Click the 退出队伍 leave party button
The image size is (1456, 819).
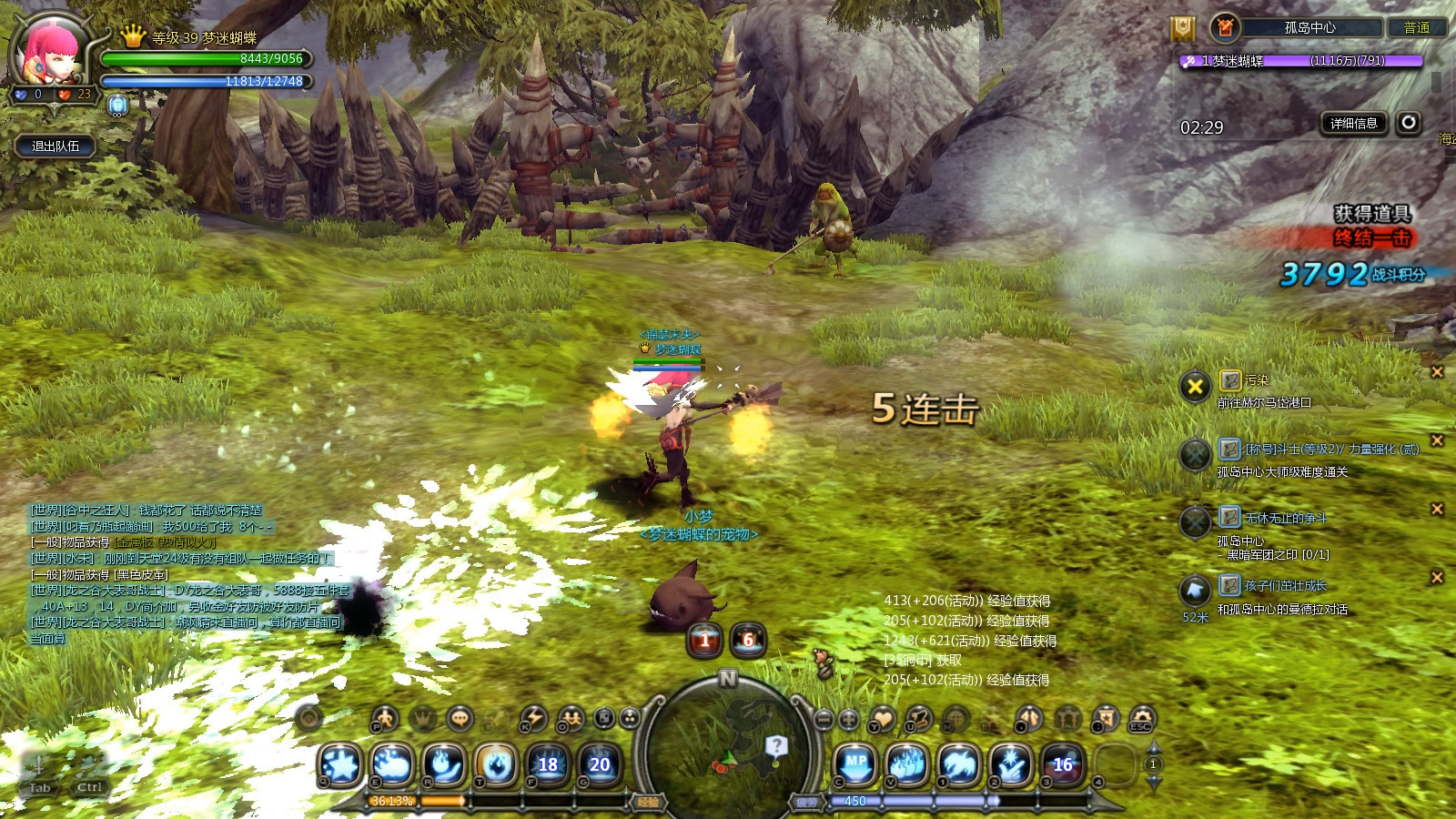(56, 146)
